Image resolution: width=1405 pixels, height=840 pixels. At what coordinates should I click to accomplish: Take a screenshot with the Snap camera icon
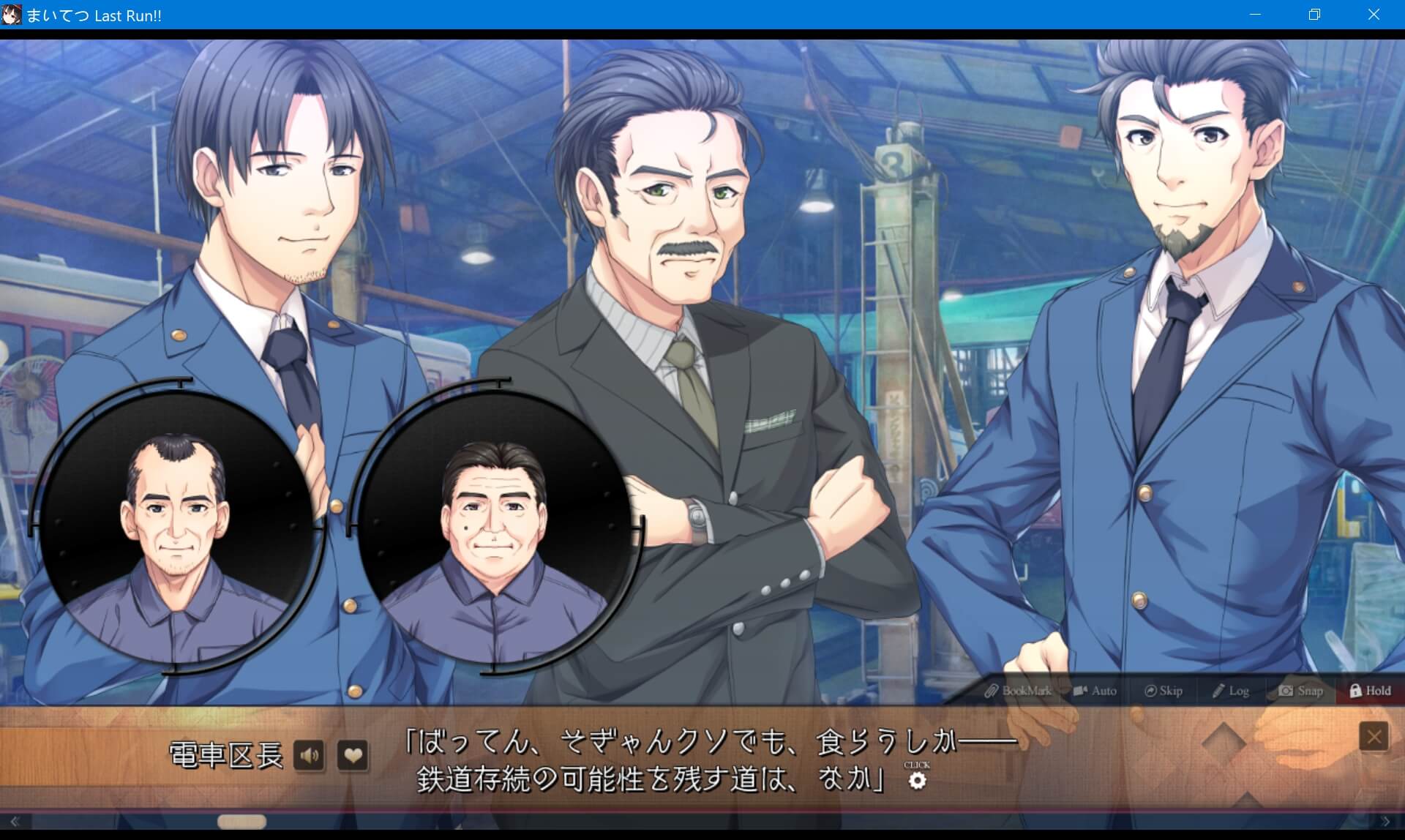pos(1286,690)
